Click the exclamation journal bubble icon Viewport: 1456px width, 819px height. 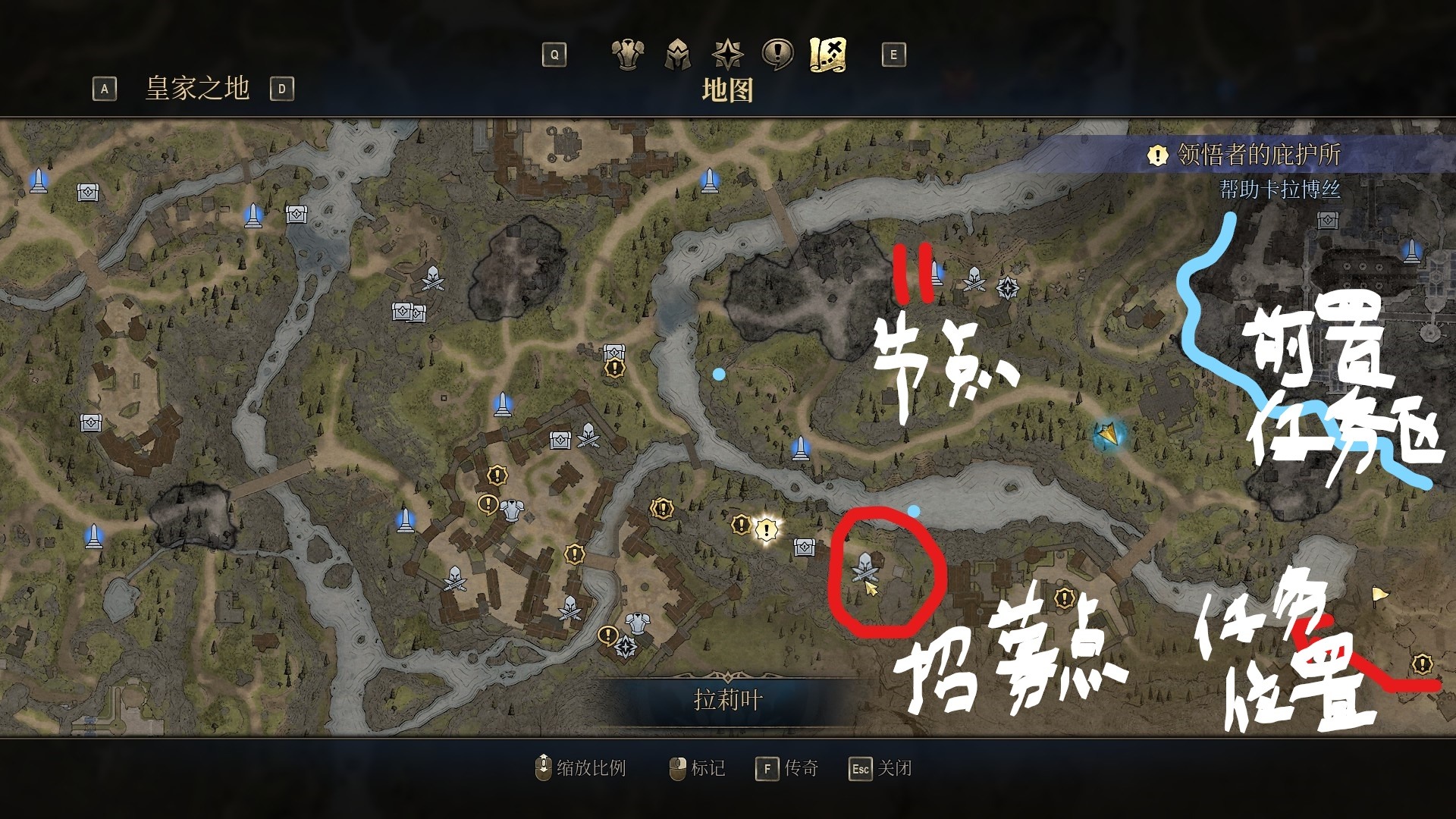click(x=777, y=53)
